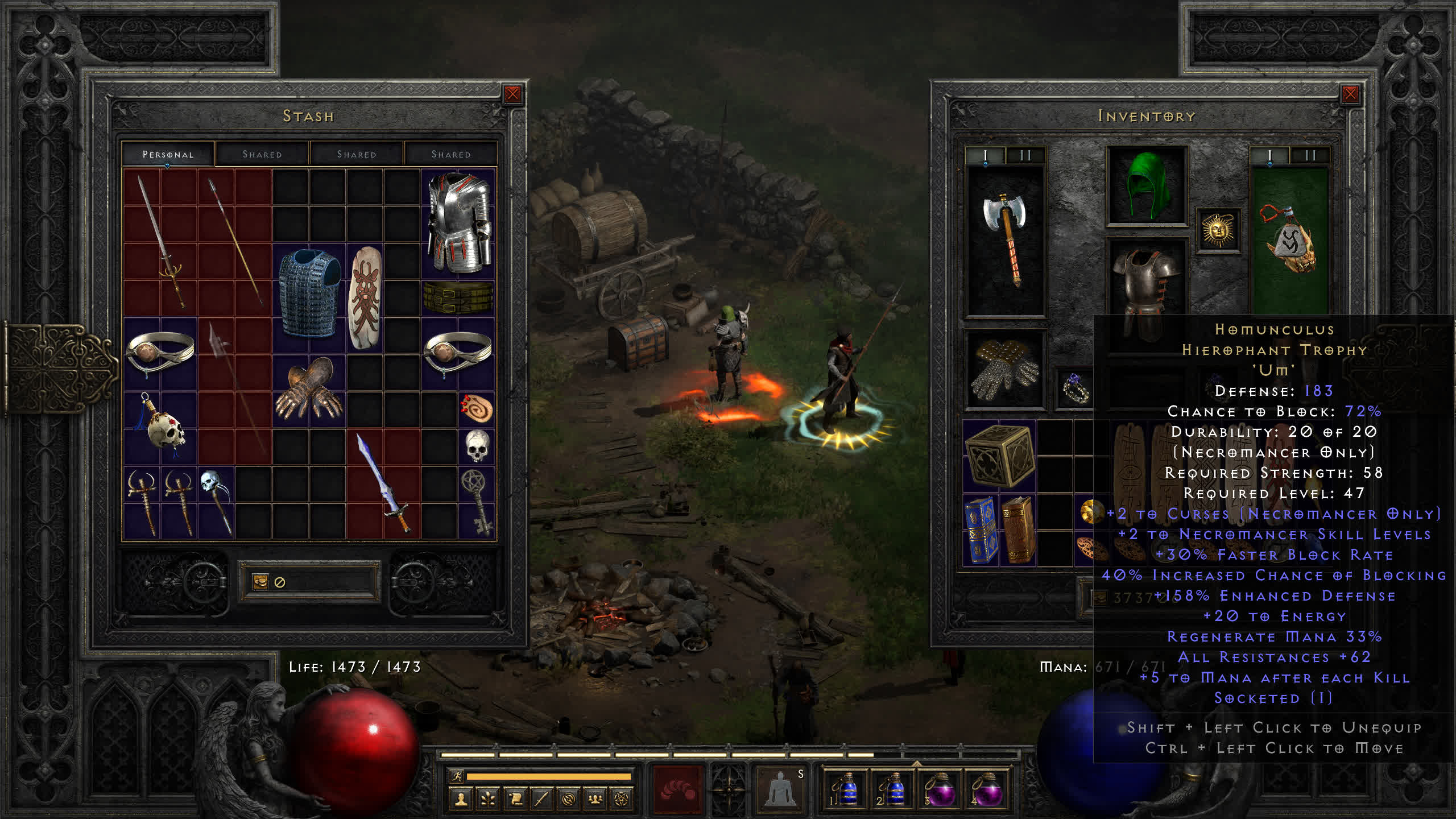Select the bone shield with red markings

coord(365,297)
